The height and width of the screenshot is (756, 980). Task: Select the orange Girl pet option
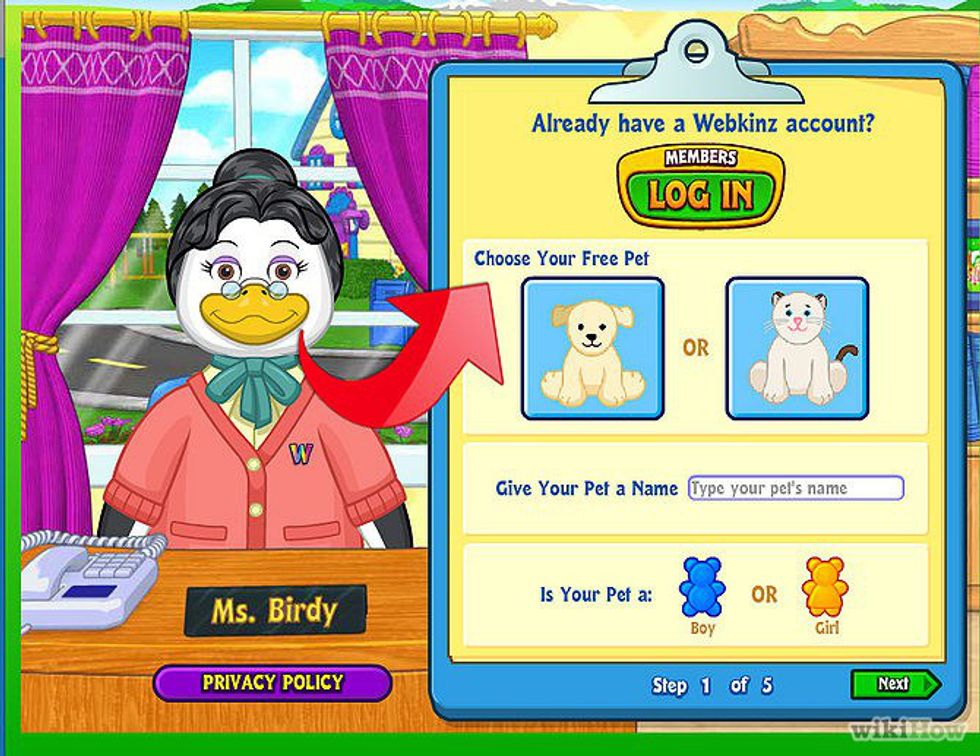pos(825,588)
